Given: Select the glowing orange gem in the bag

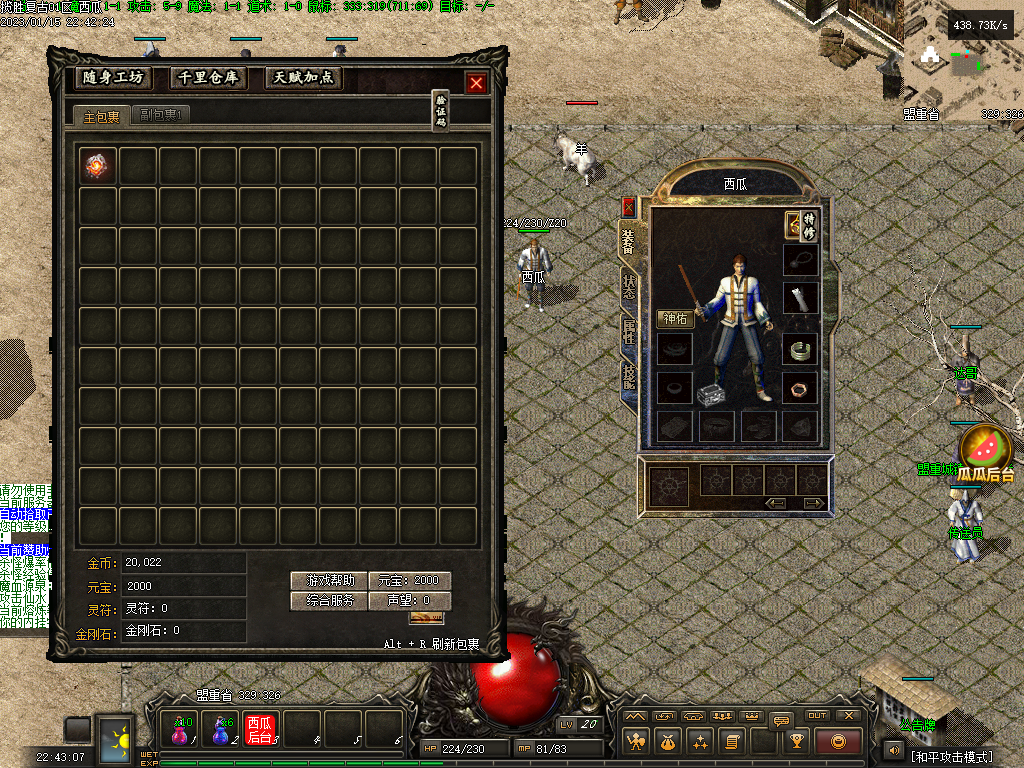Looking at the screenshot, I should coord(98,166).
